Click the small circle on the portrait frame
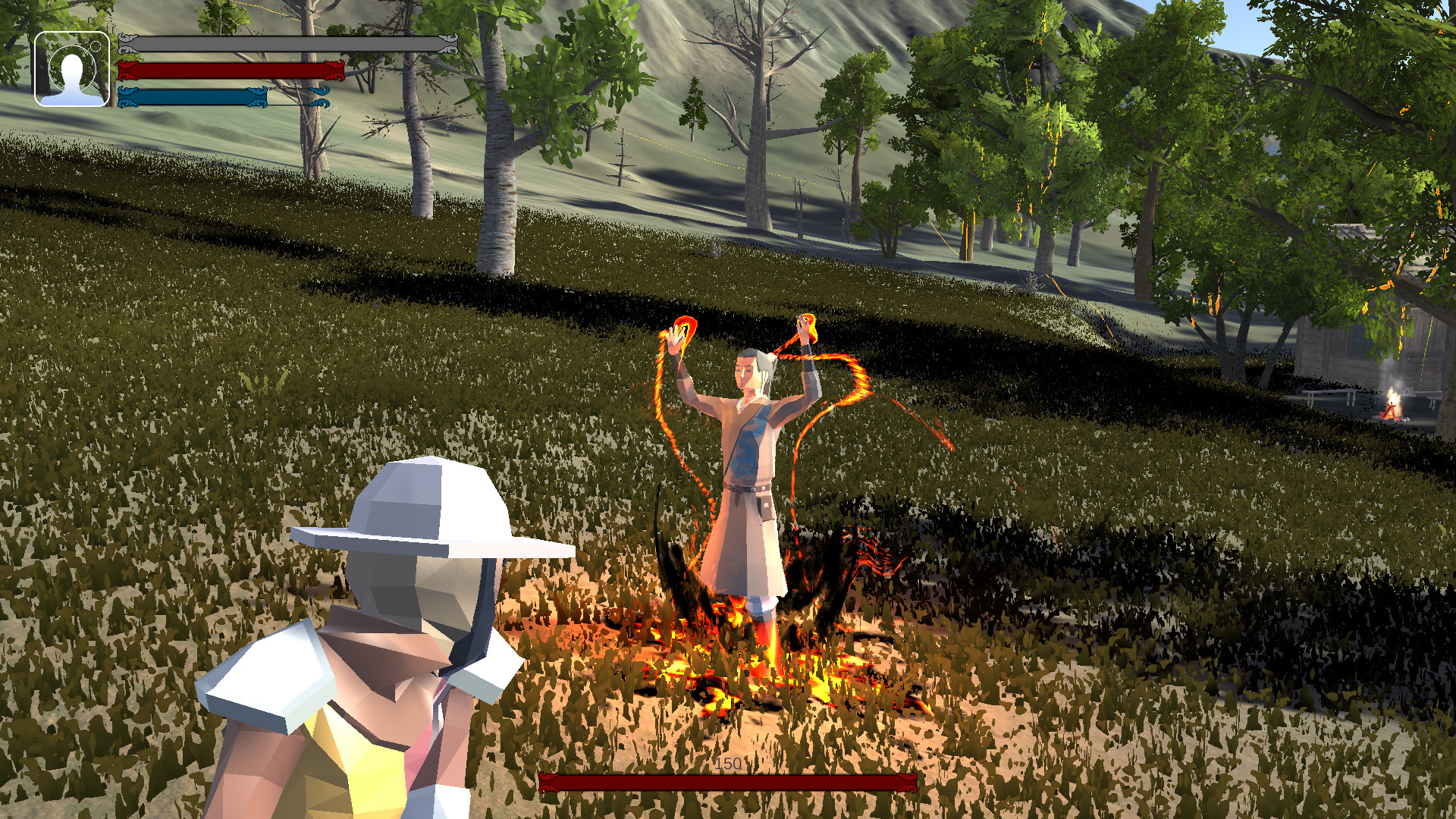The image size is (1456, 819). [96, 45]
